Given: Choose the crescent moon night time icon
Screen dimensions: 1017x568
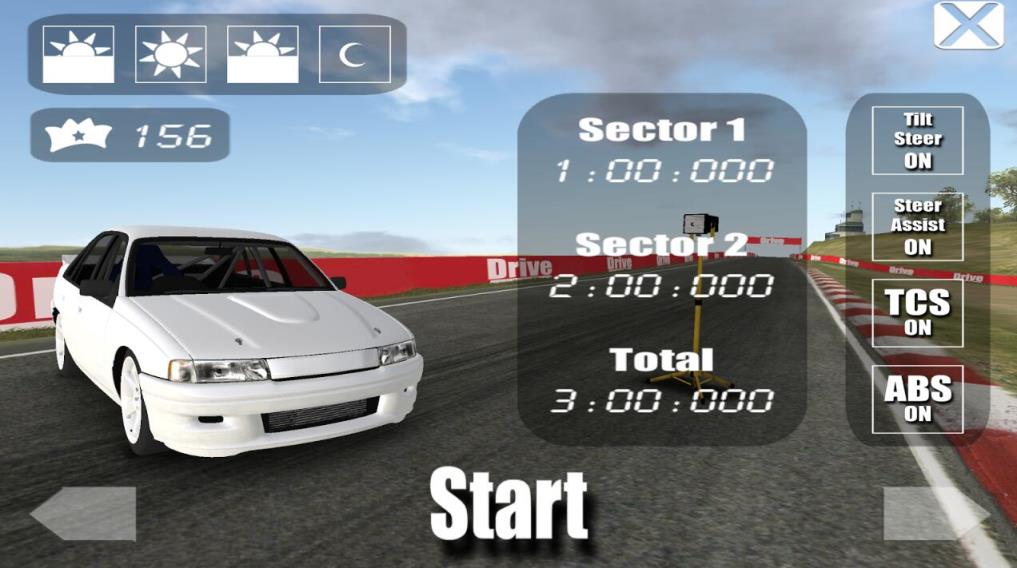Looking at the screenshot, I should 354,54.
